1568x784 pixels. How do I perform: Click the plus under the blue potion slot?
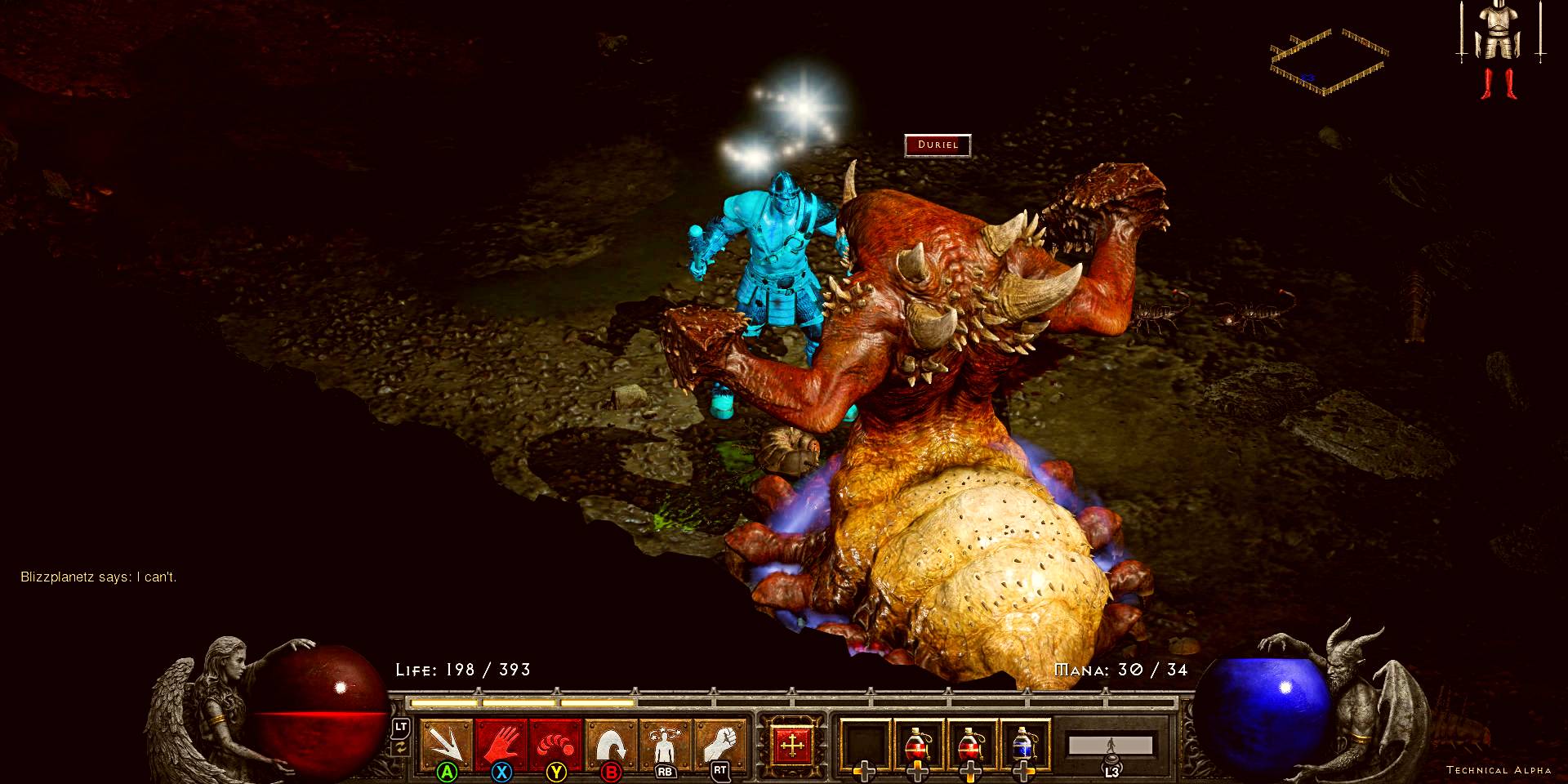[x=1026, y=771]
